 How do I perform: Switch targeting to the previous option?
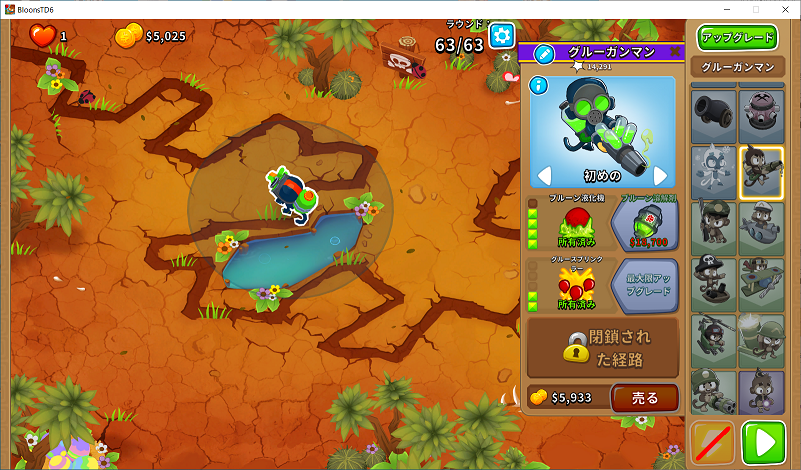pos(545,176)
